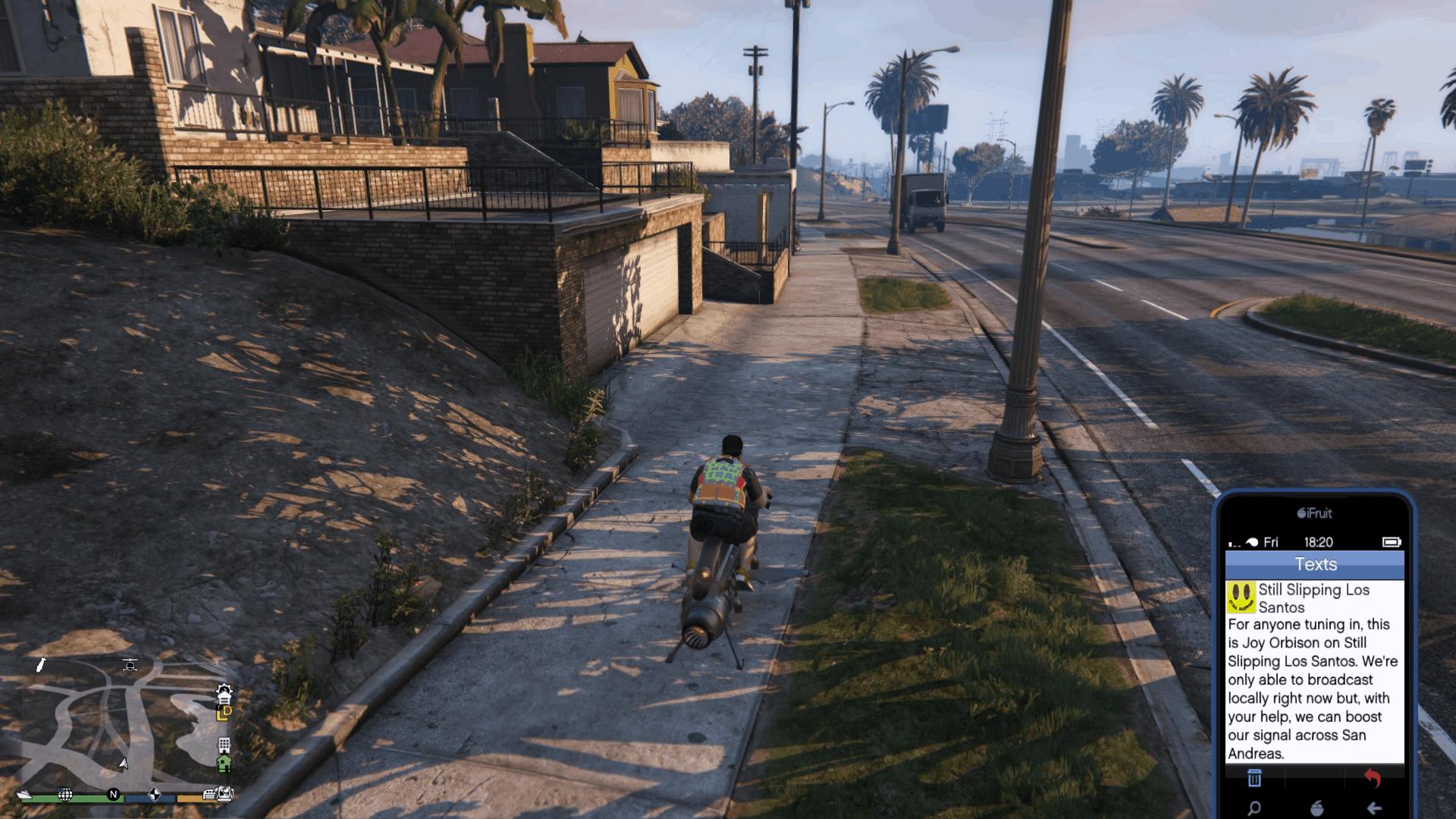Select the green house blip on minimap
This screenshot has width=1456, height=819.
(224, 763)
